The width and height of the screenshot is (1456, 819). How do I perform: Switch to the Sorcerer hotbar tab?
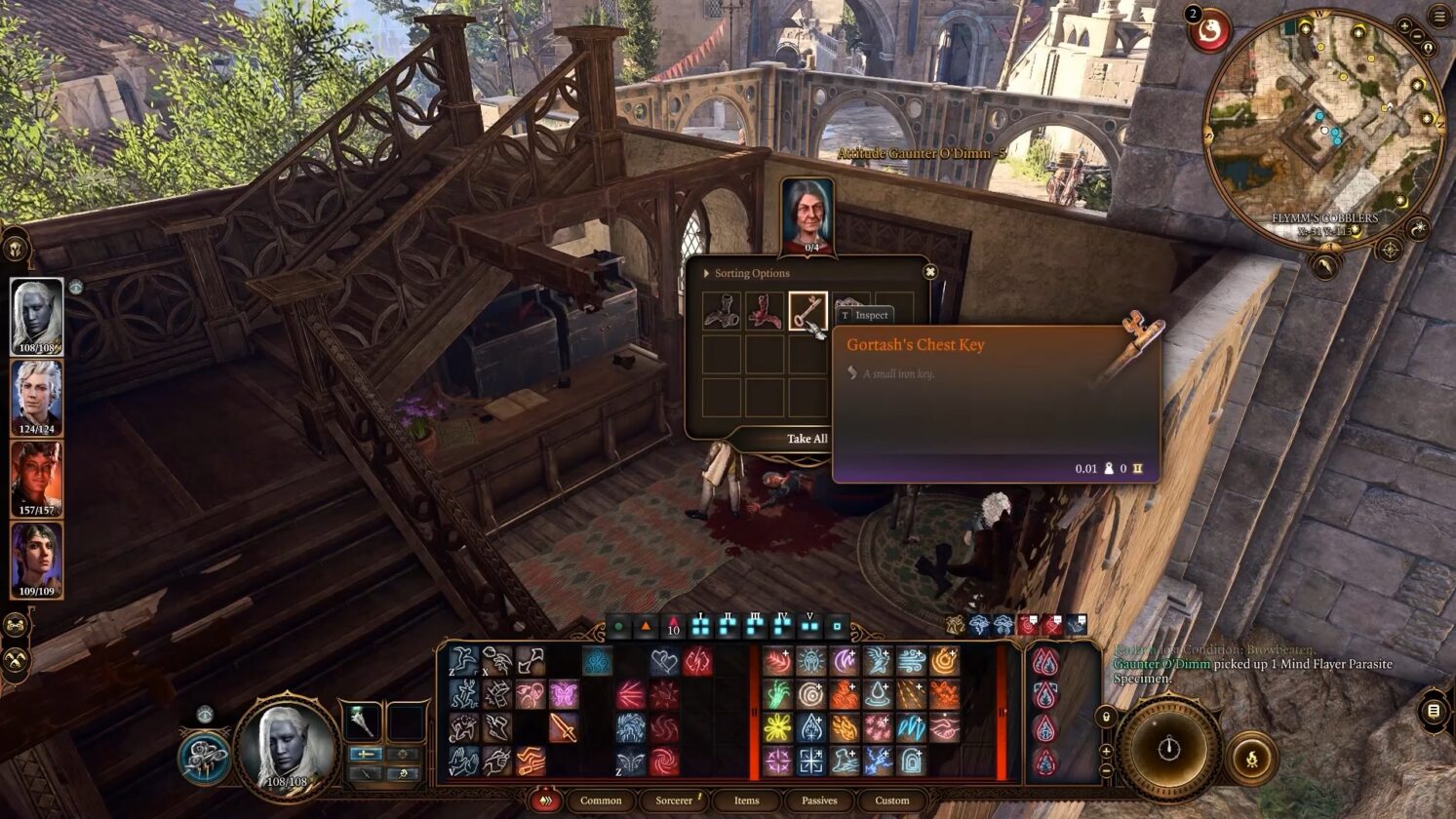(x=674, y=800)
